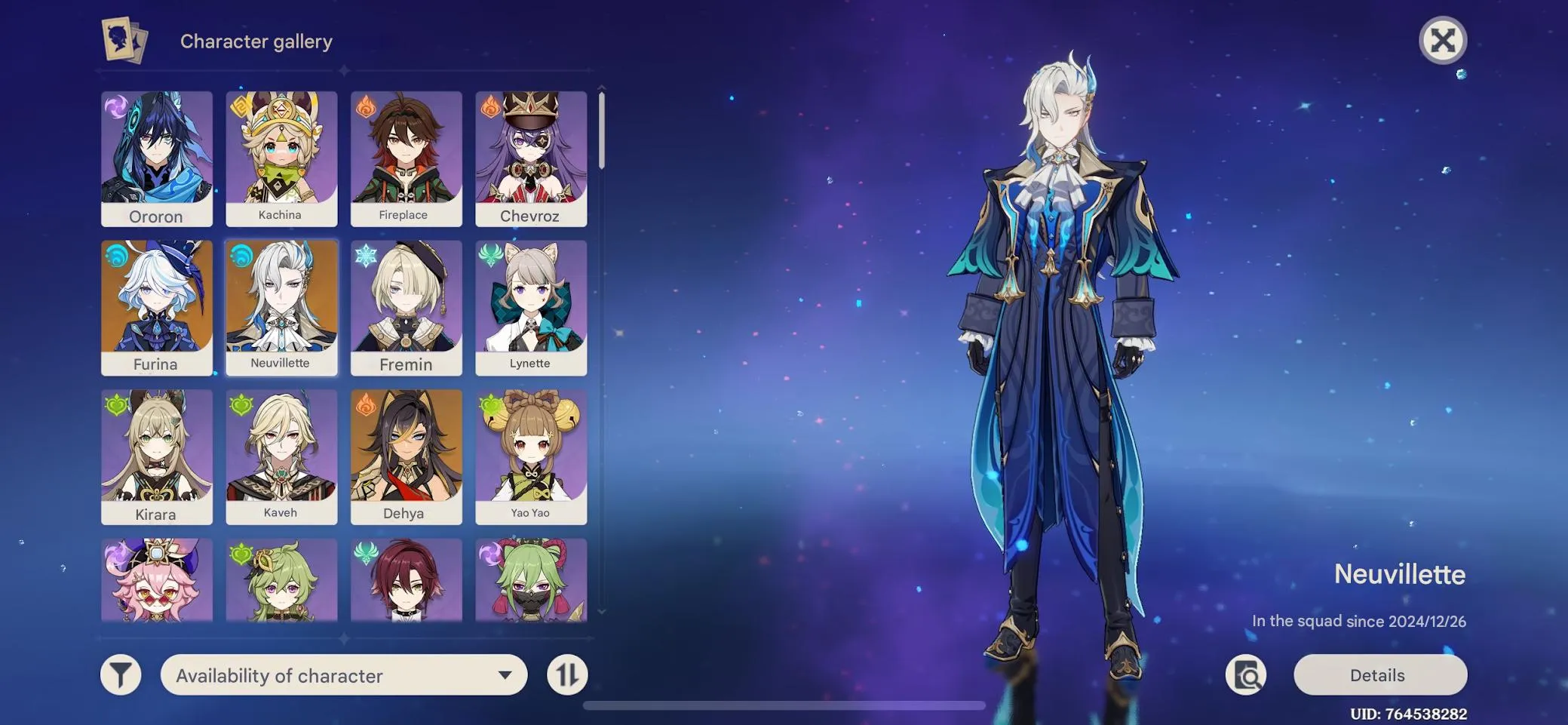The height and width of the screenshot is (725, 1568).
Task: Click the sort order arrows icon
Action: 567,674
